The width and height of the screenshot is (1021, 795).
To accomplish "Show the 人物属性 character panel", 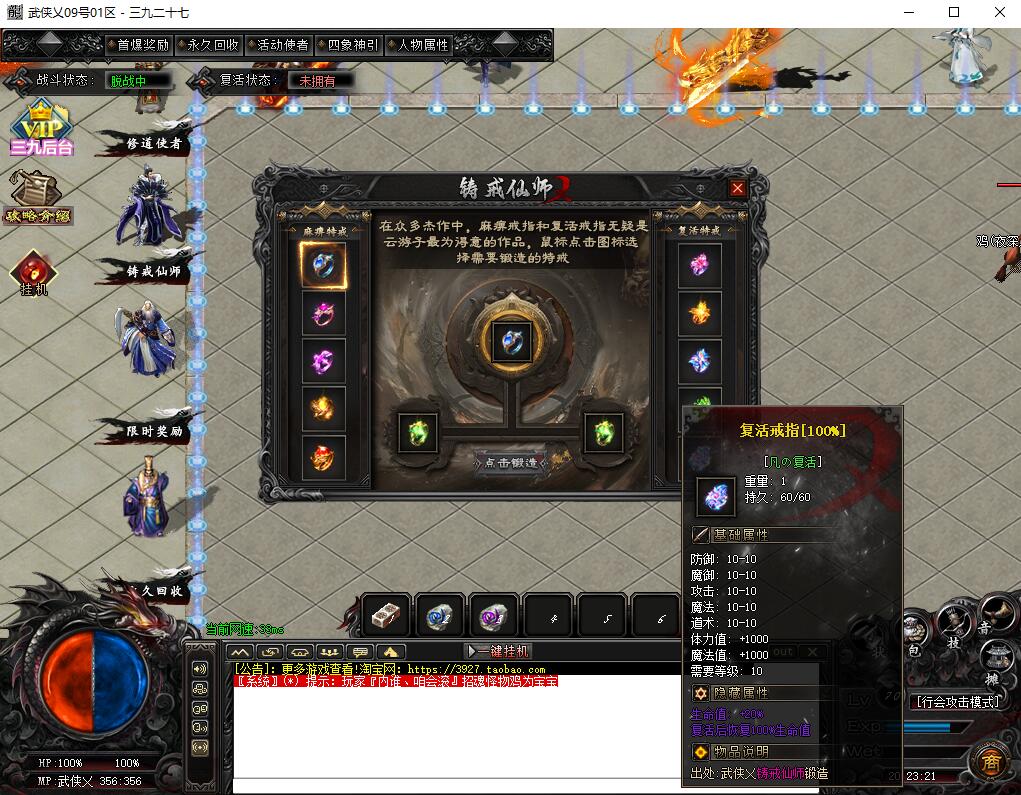I will (x=423, y=45).
